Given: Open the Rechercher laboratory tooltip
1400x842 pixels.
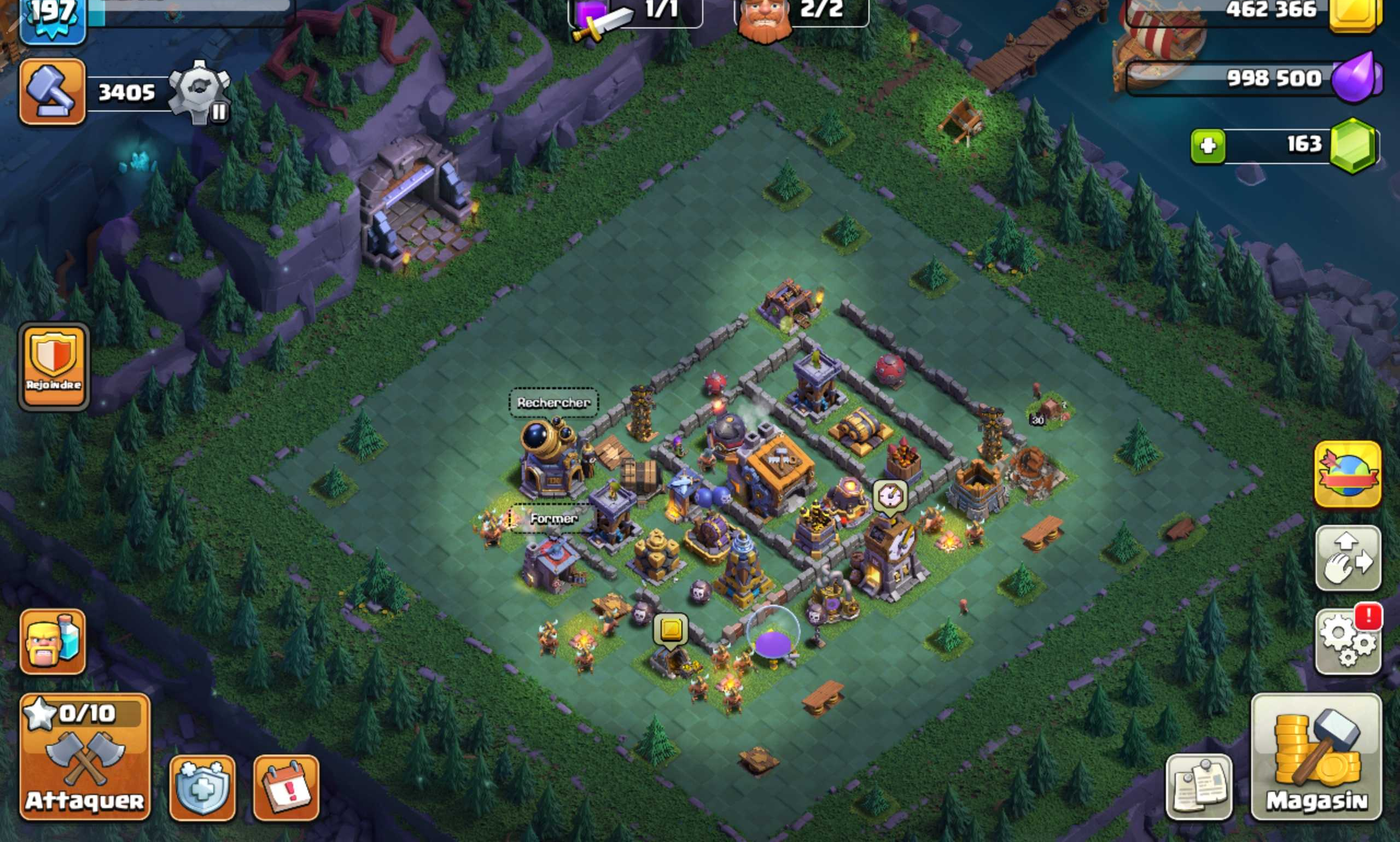Looking at the screenshot, I should 555,403.
